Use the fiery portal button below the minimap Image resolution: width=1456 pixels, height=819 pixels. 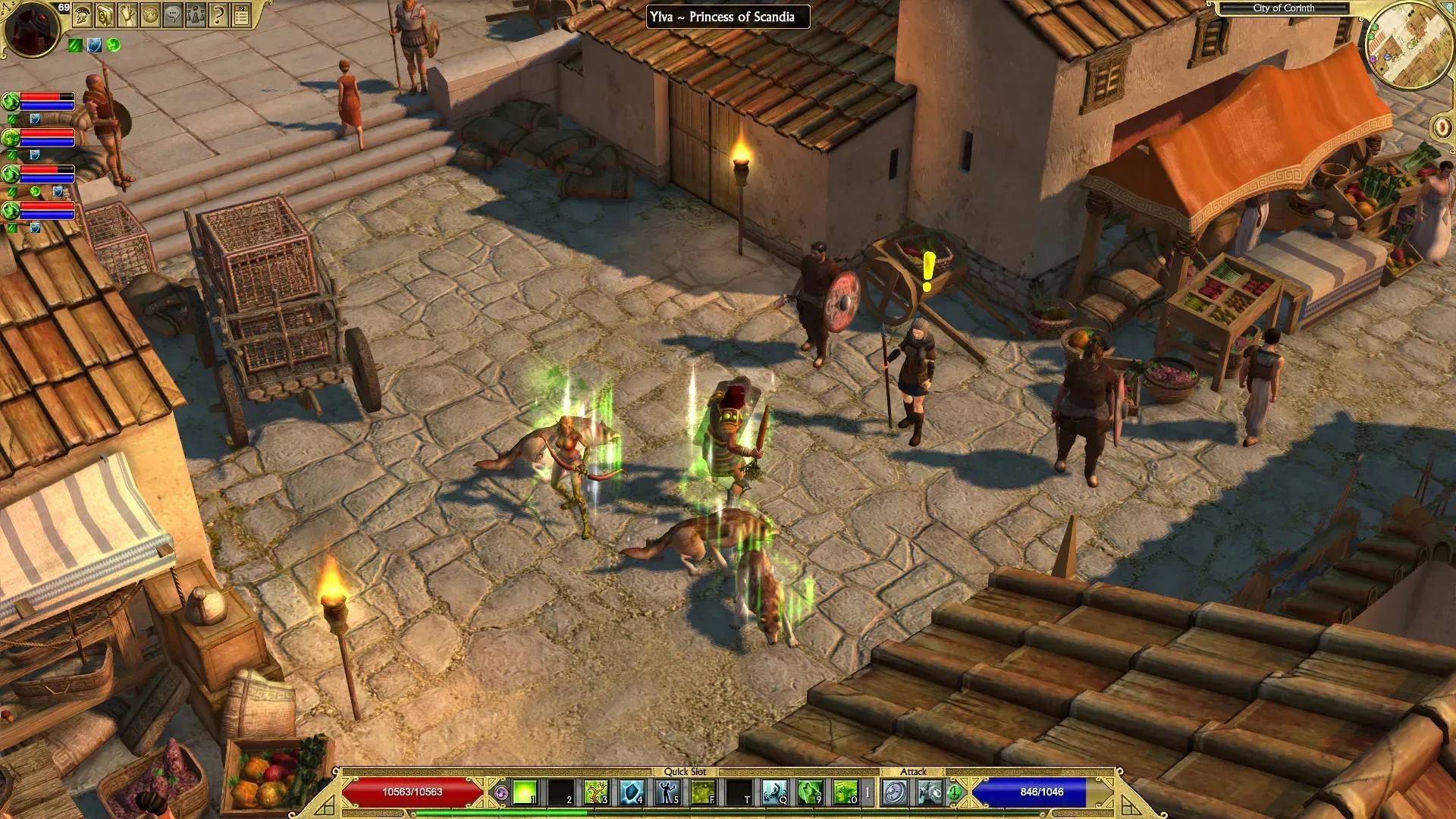[1441, 127]
